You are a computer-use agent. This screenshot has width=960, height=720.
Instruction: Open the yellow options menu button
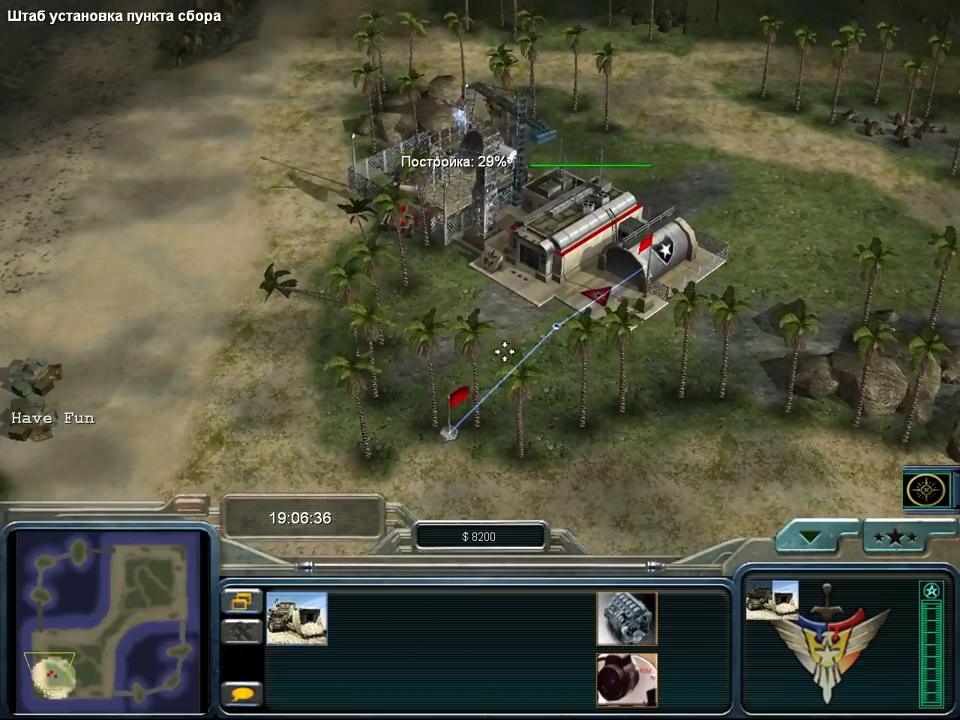coord(241,601)
